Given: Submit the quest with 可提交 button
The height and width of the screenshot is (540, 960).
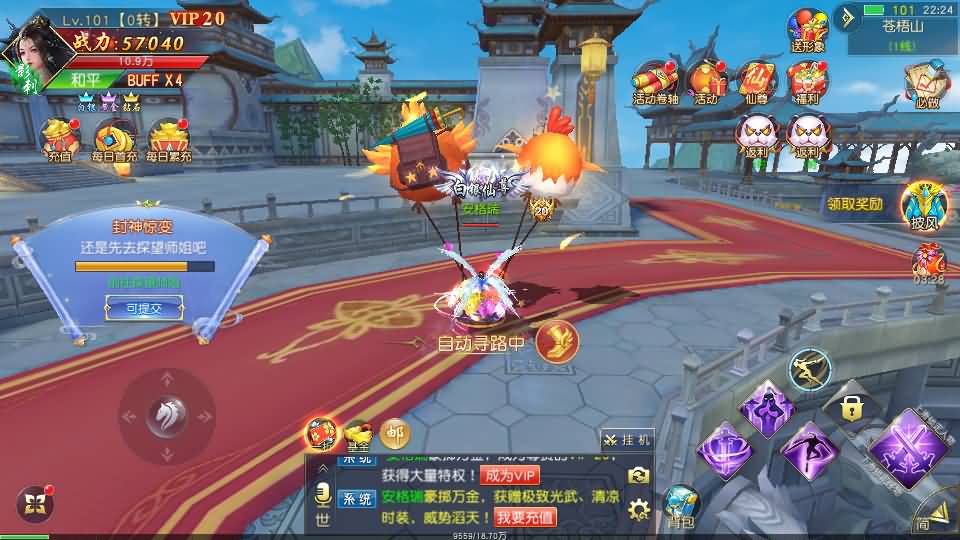Looking at the screenshot, I should 143,310.
